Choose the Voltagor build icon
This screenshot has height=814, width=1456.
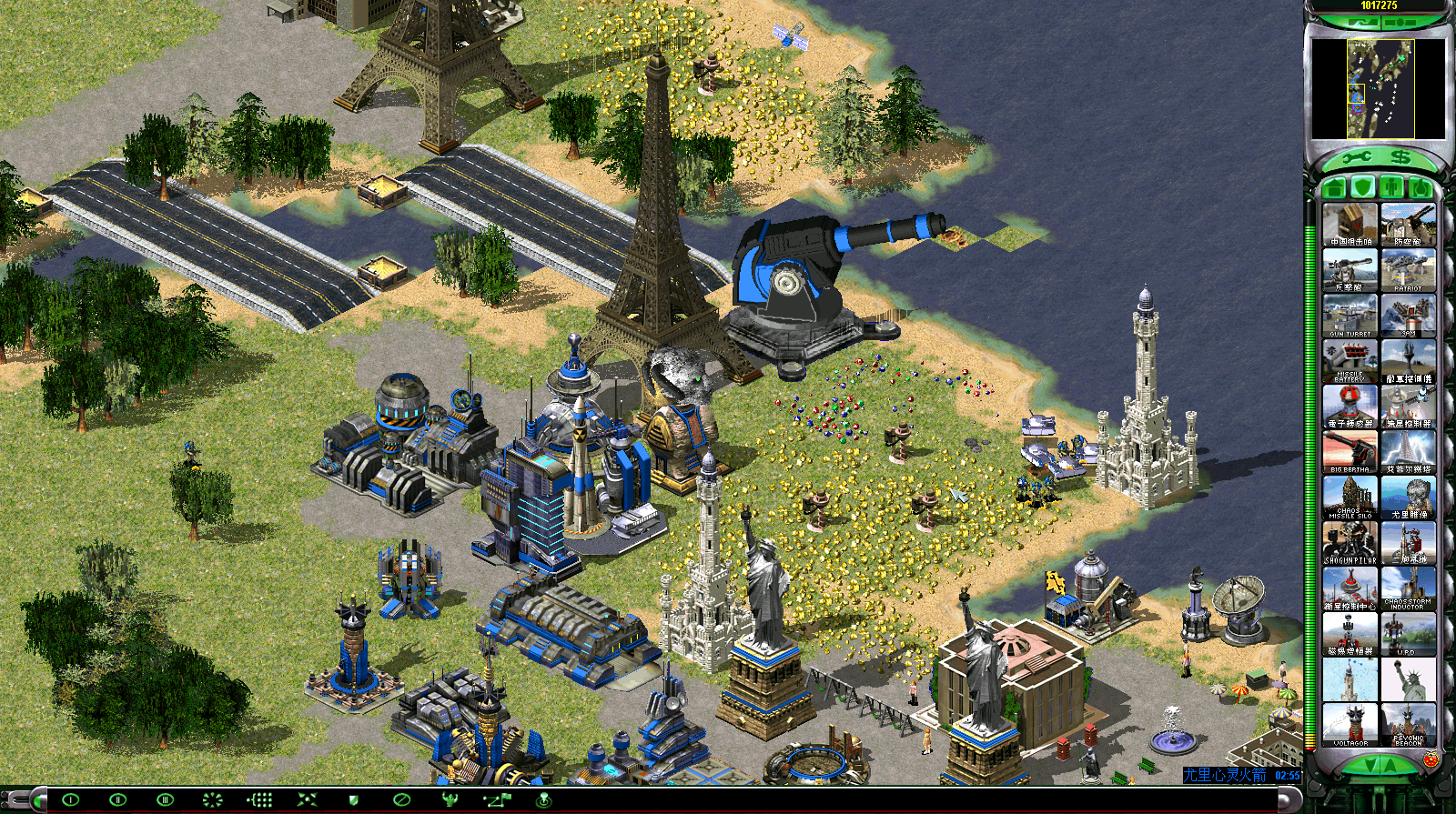(x=1350, y=725)
